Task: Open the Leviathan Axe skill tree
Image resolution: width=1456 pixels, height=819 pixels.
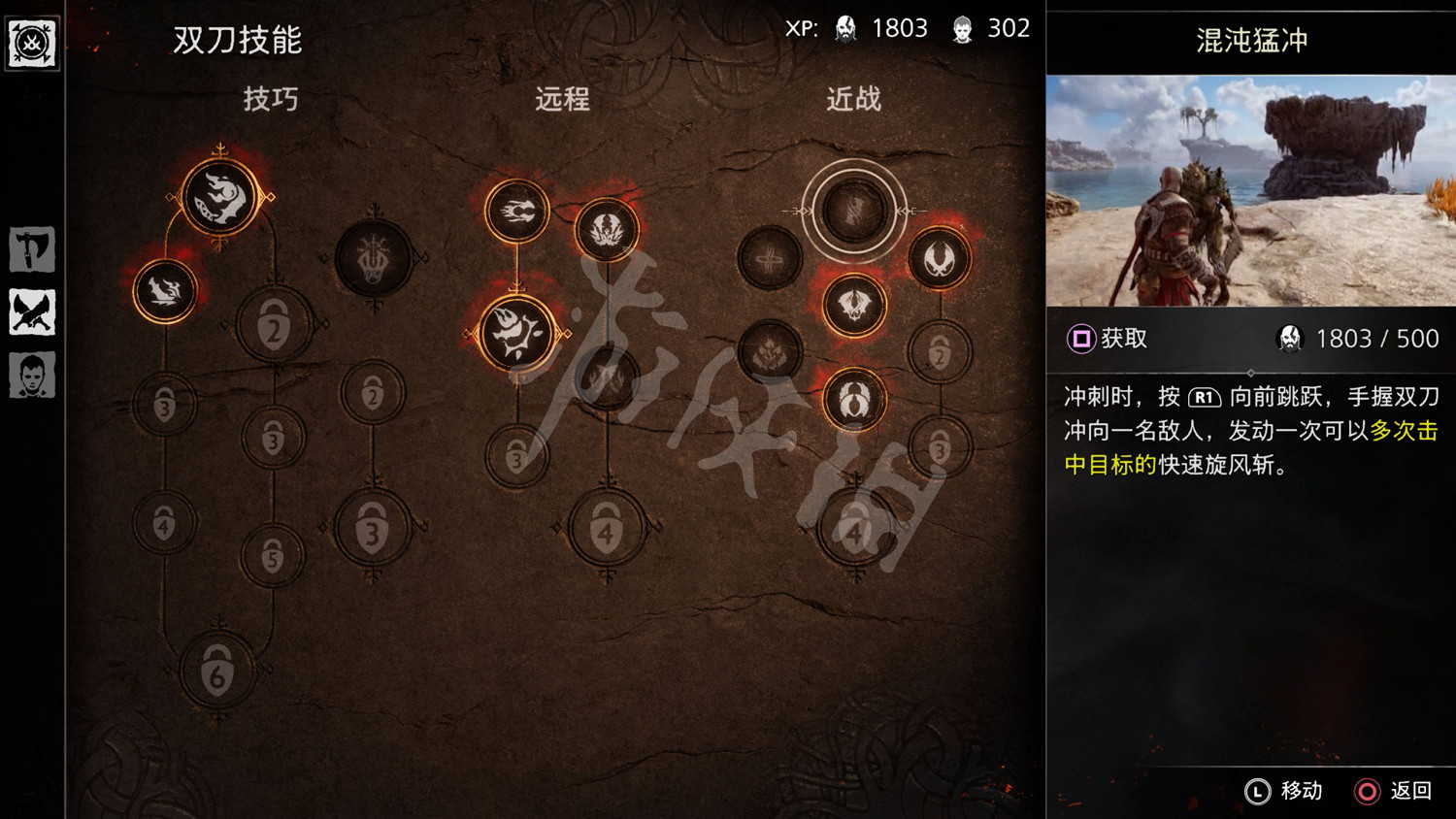Action: [31, 249]
